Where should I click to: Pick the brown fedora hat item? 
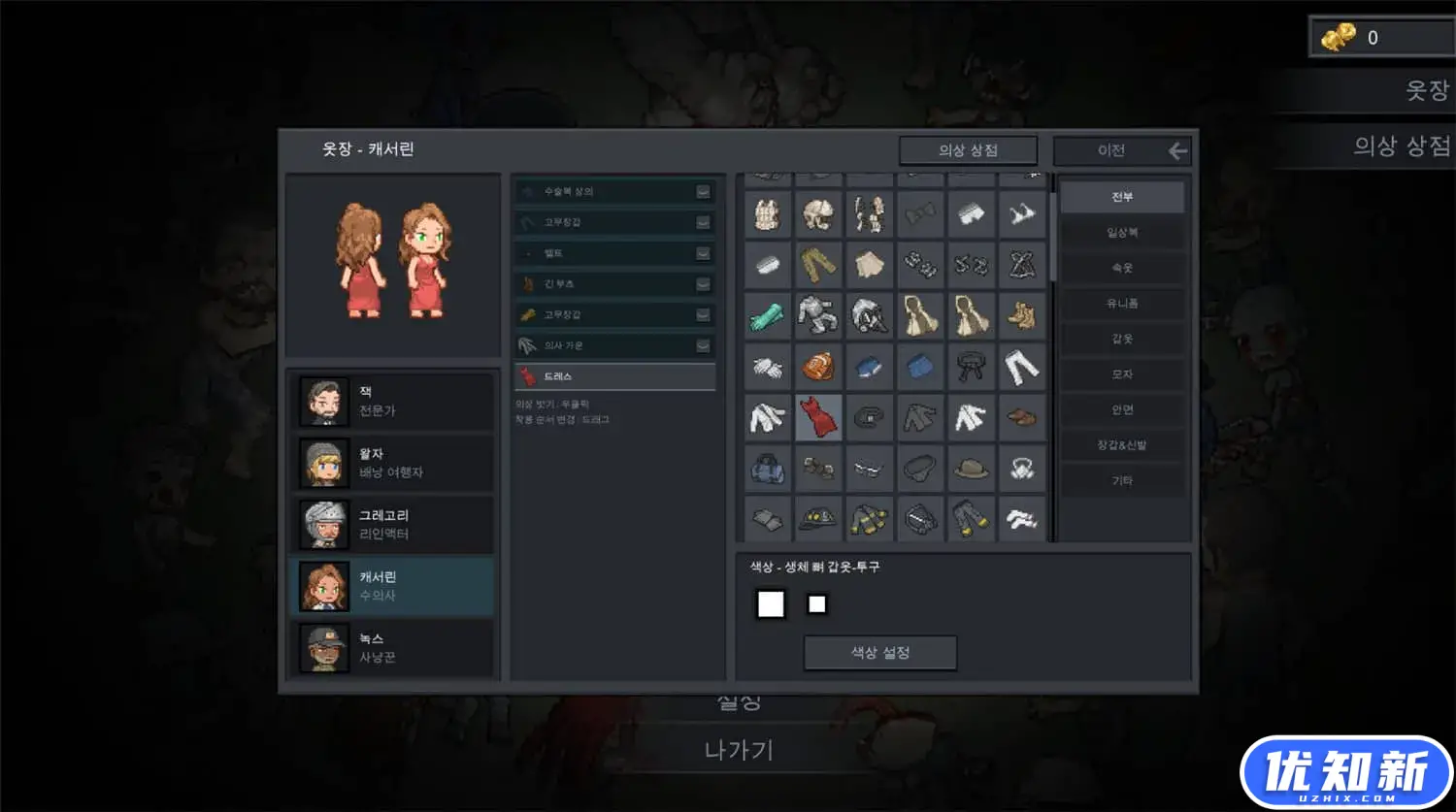pyautogui.click(x=971, y=470)
